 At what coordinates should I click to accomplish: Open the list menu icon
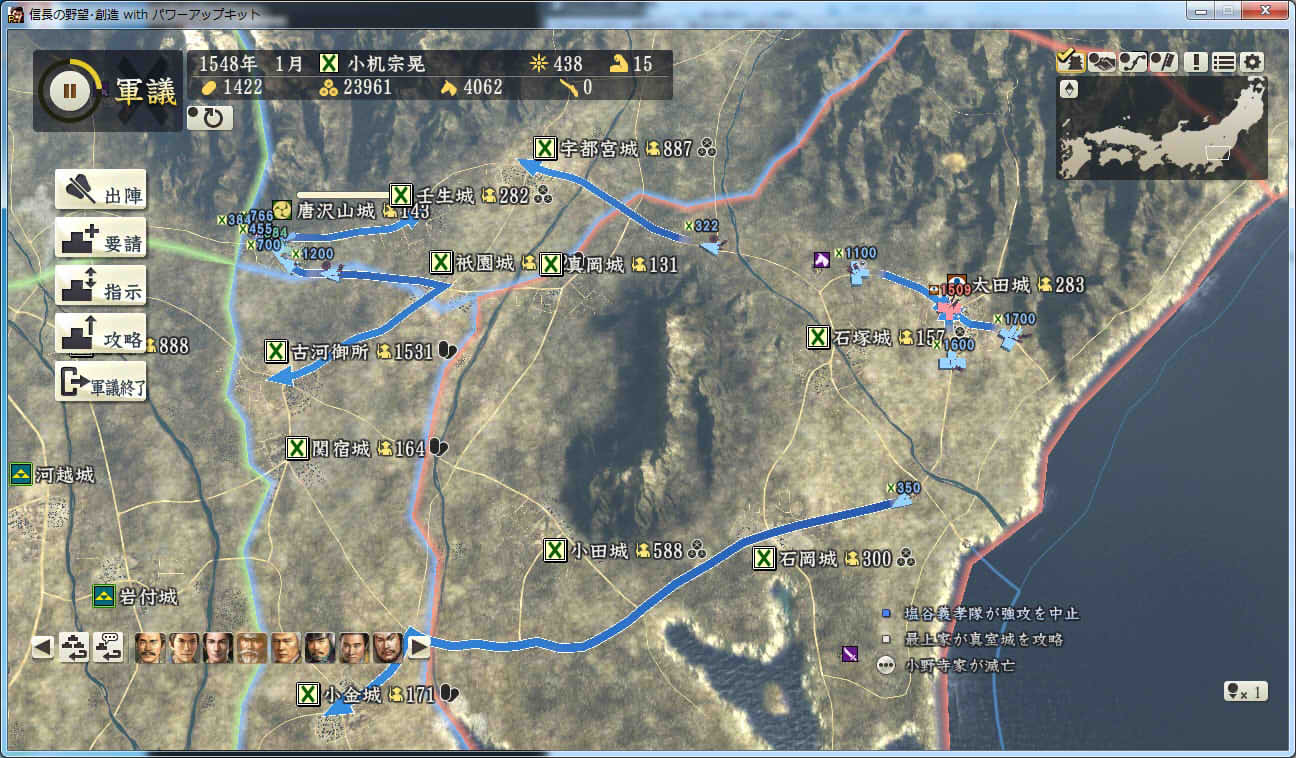[1223, 62]
